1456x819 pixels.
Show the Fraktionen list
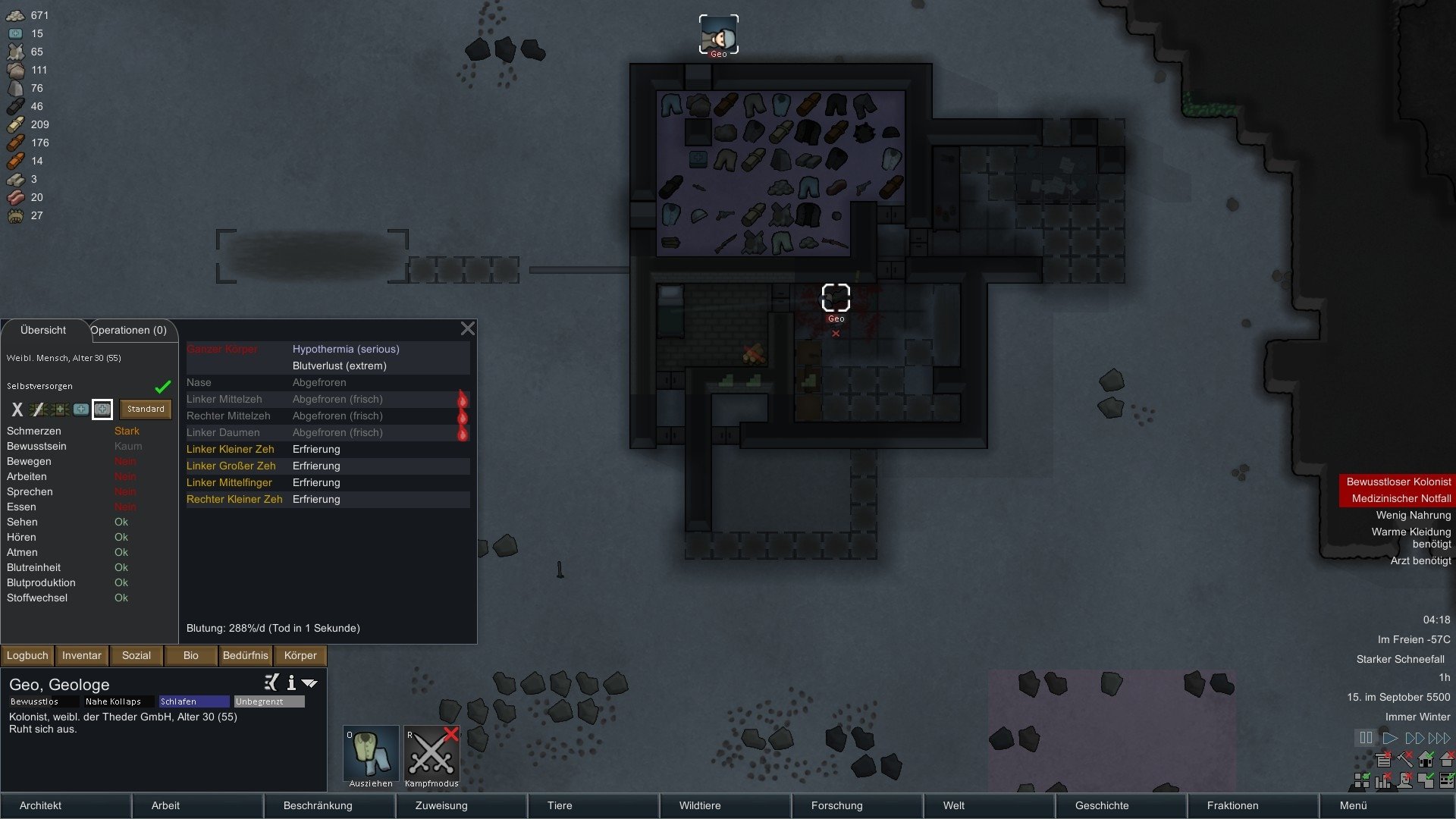click(x=1232, y=805)
